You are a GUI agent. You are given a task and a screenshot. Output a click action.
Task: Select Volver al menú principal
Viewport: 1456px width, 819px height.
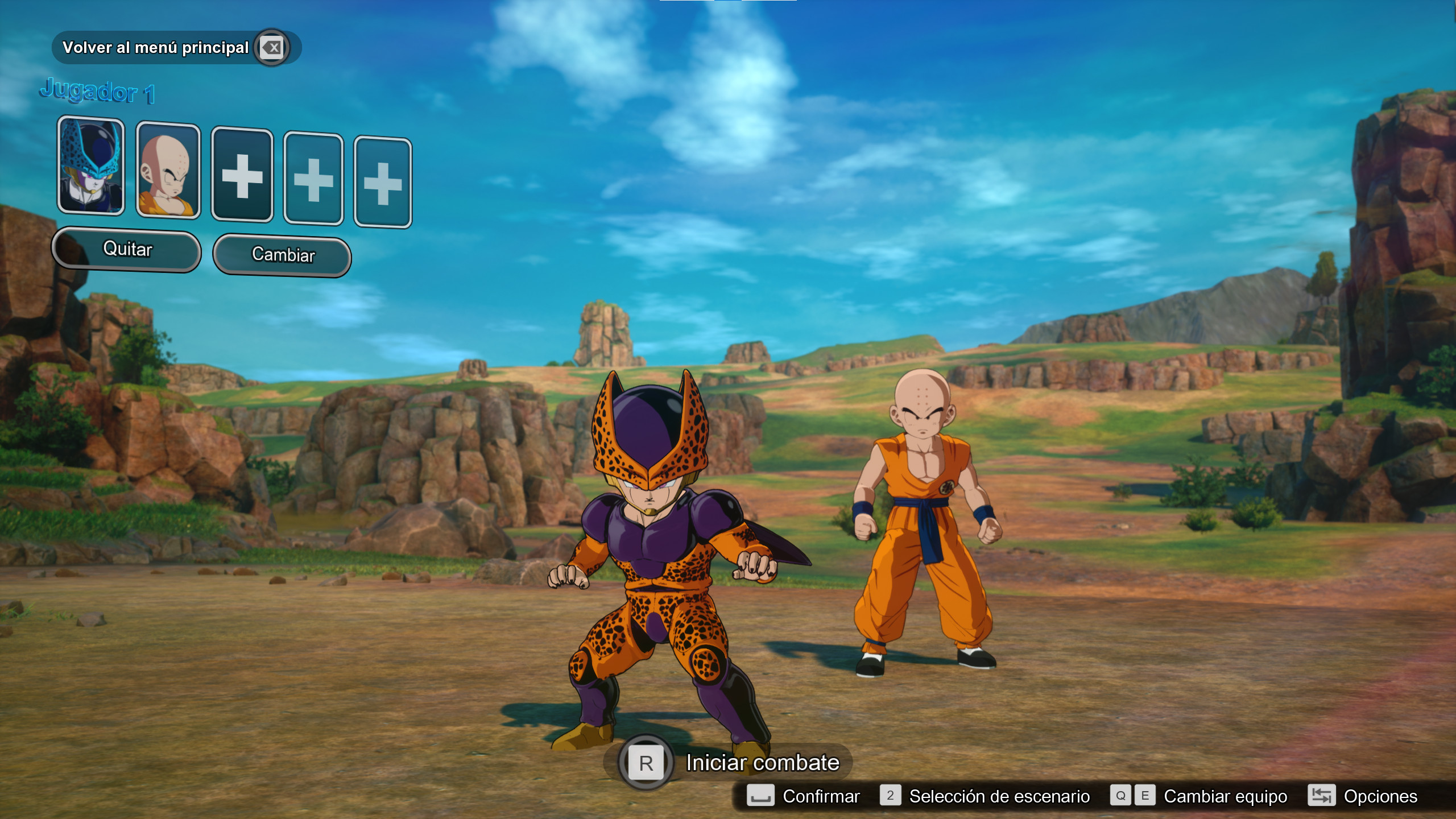tap(156, 47)
